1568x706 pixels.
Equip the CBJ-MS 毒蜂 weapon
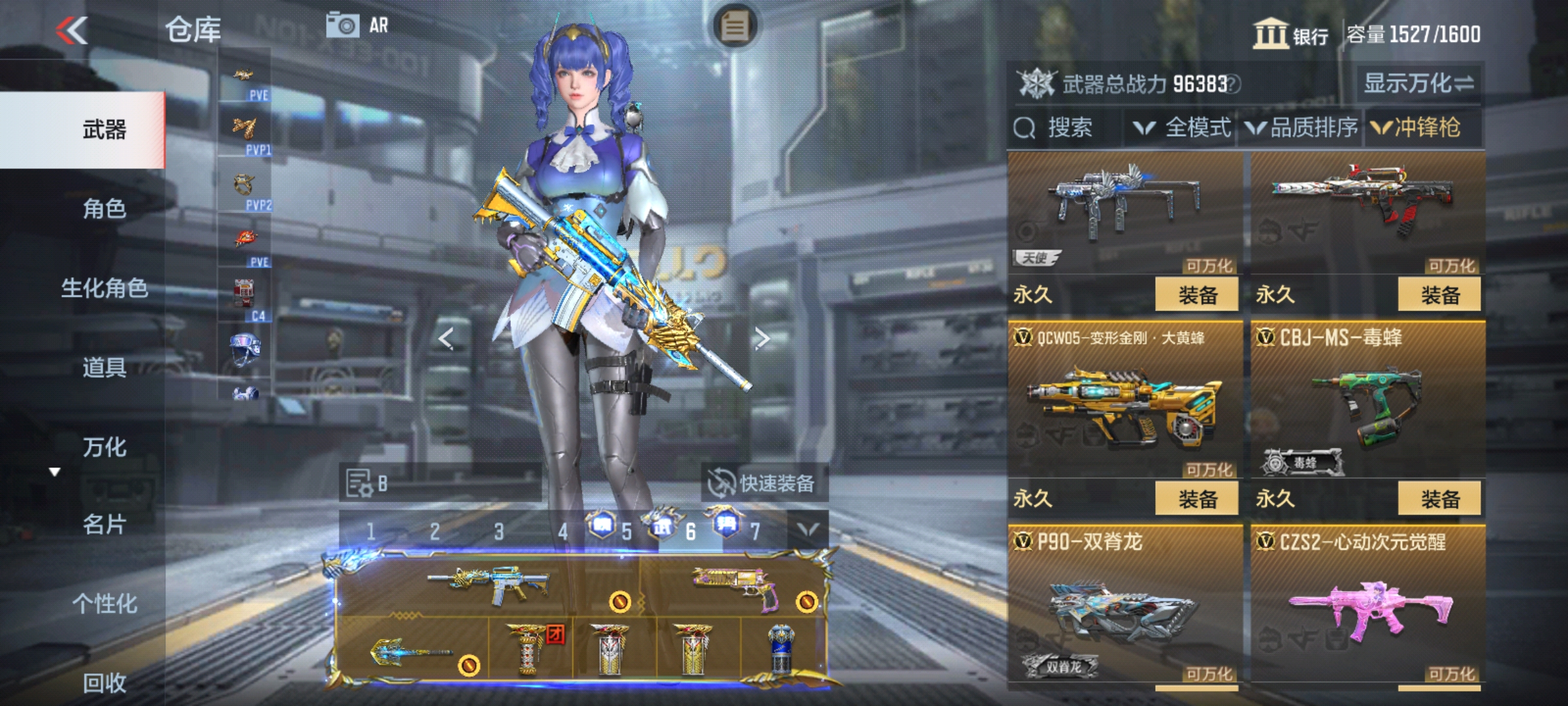pyautogui.click(x=1439, y=499)
